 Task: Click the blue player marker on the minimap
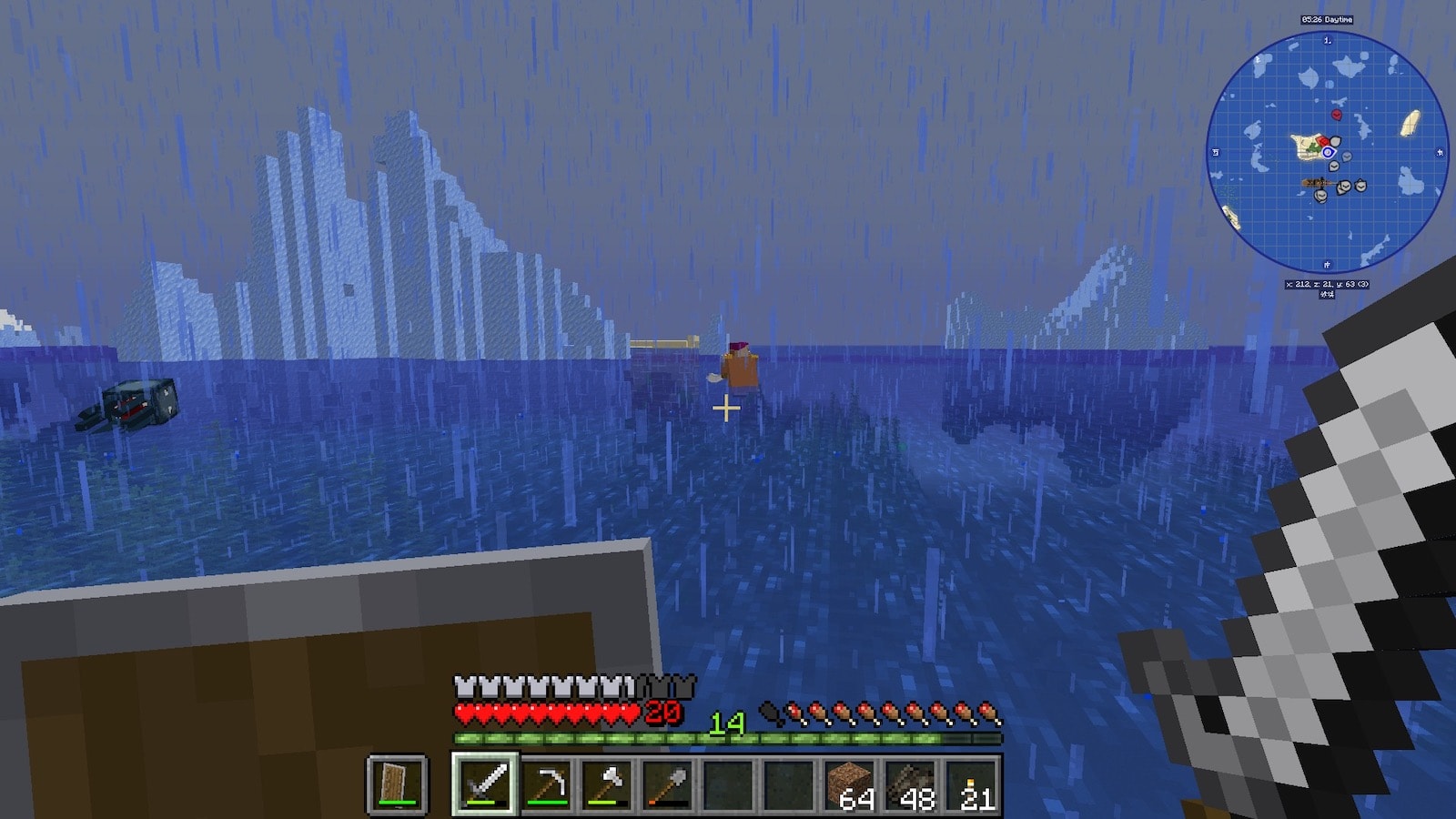1328,153
